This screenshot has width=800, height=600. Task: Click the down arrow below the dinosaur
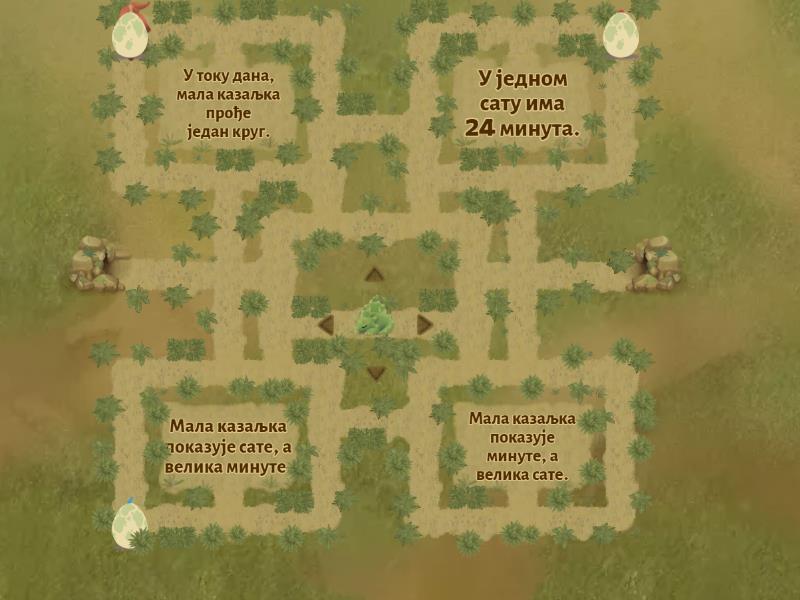(375, 373)
